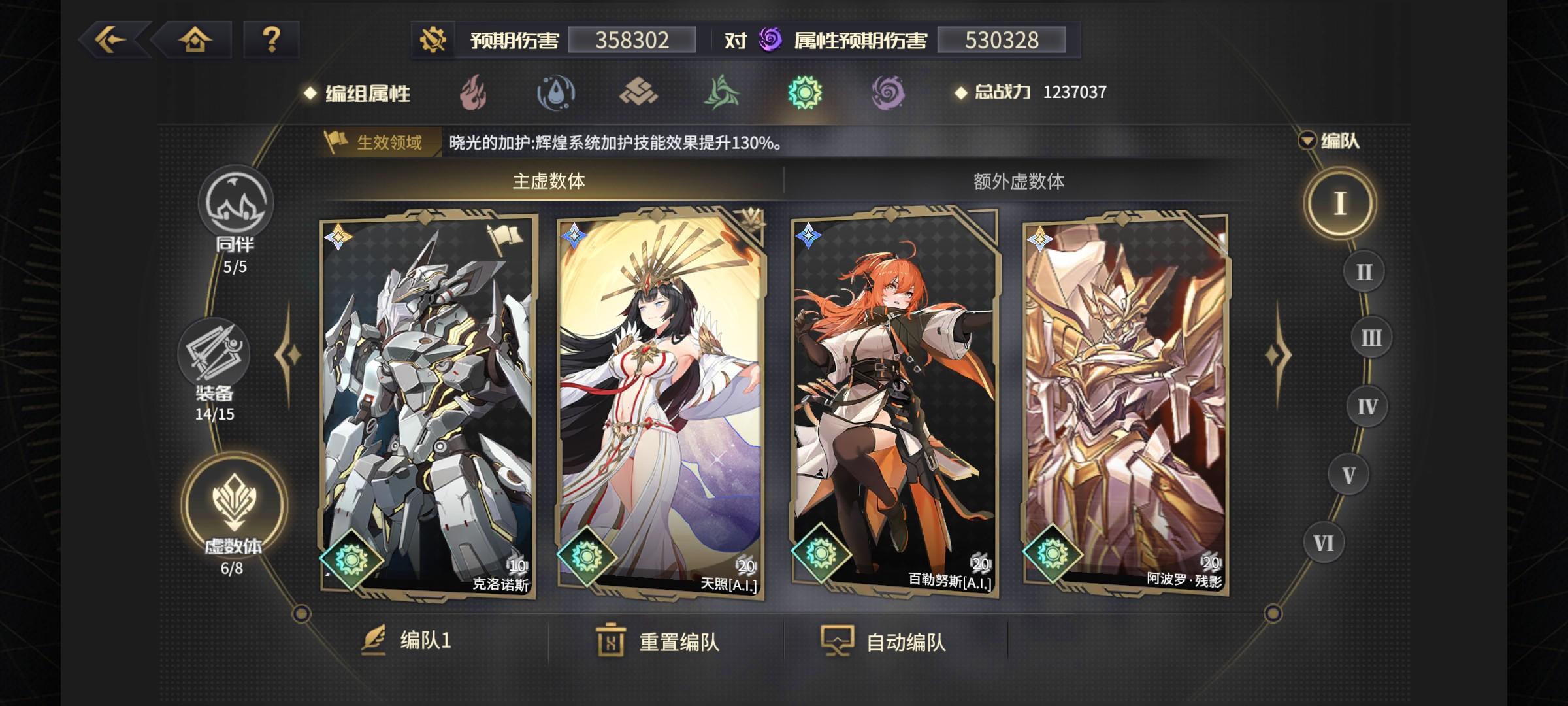The image size is (1568, 706).
Task: Select the wind element attribute icon
Action: (x=721, y=93)
